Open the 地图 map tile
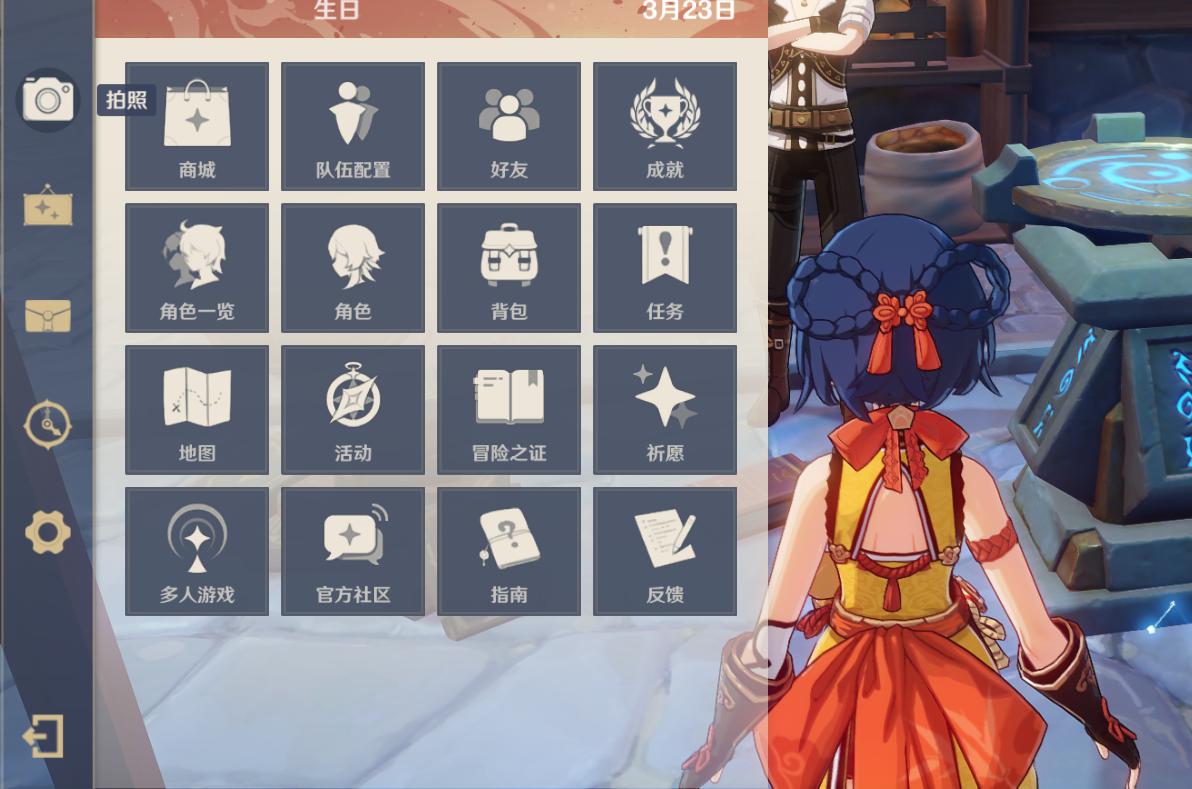The height and width of the screenshot is (789, 1192). coord(197,410)
